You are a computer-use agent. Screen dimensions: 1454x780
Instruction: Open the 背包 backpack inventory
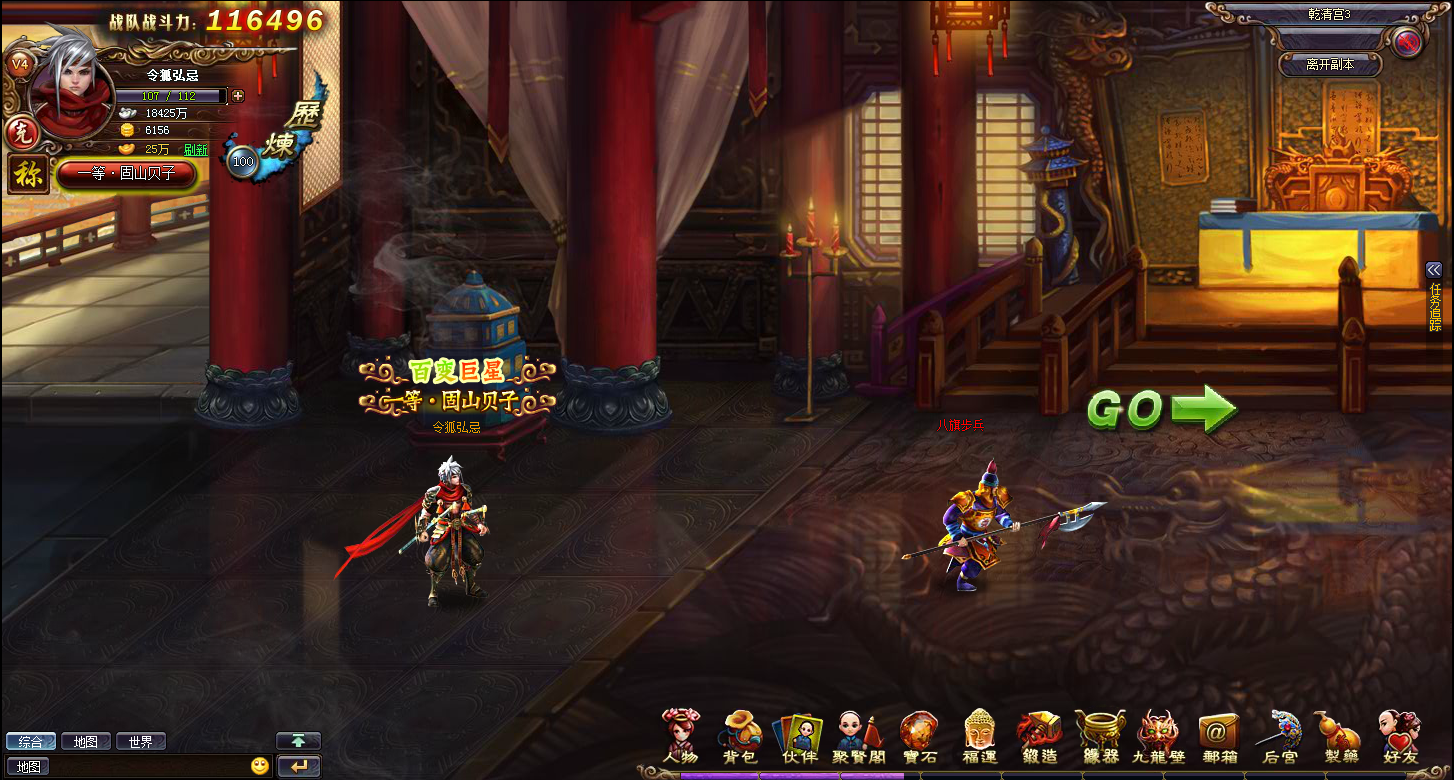(741, 737)
